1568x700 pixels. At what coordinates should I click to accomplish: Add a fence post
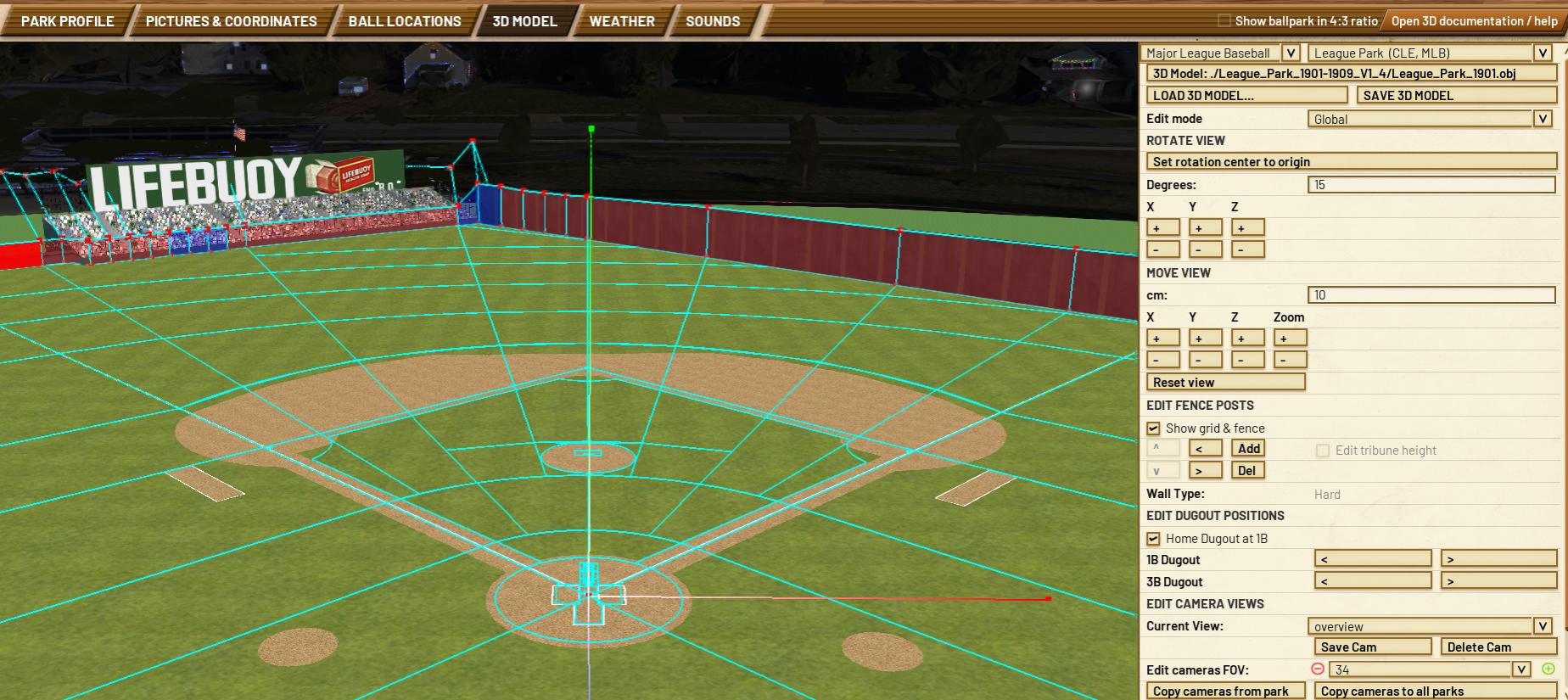pos(1248,449)
